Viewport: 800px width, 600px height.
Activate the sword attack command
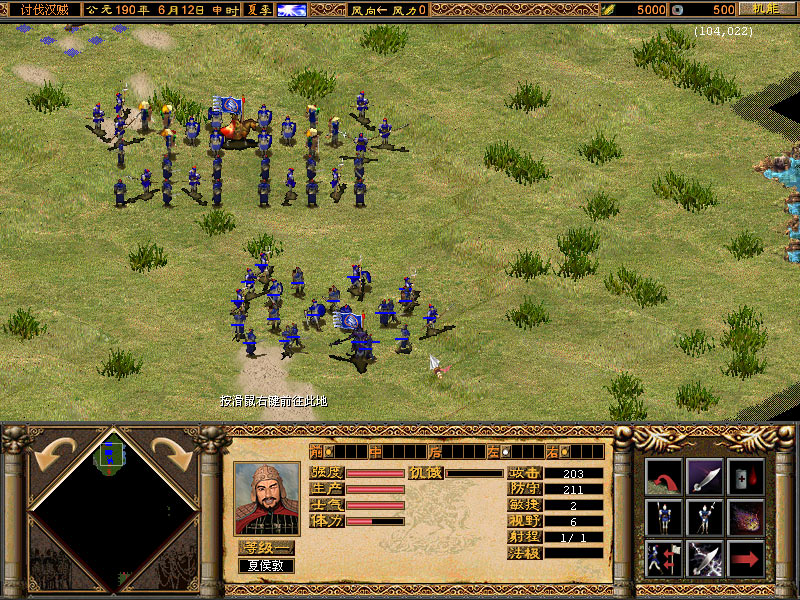click(705, 476)
